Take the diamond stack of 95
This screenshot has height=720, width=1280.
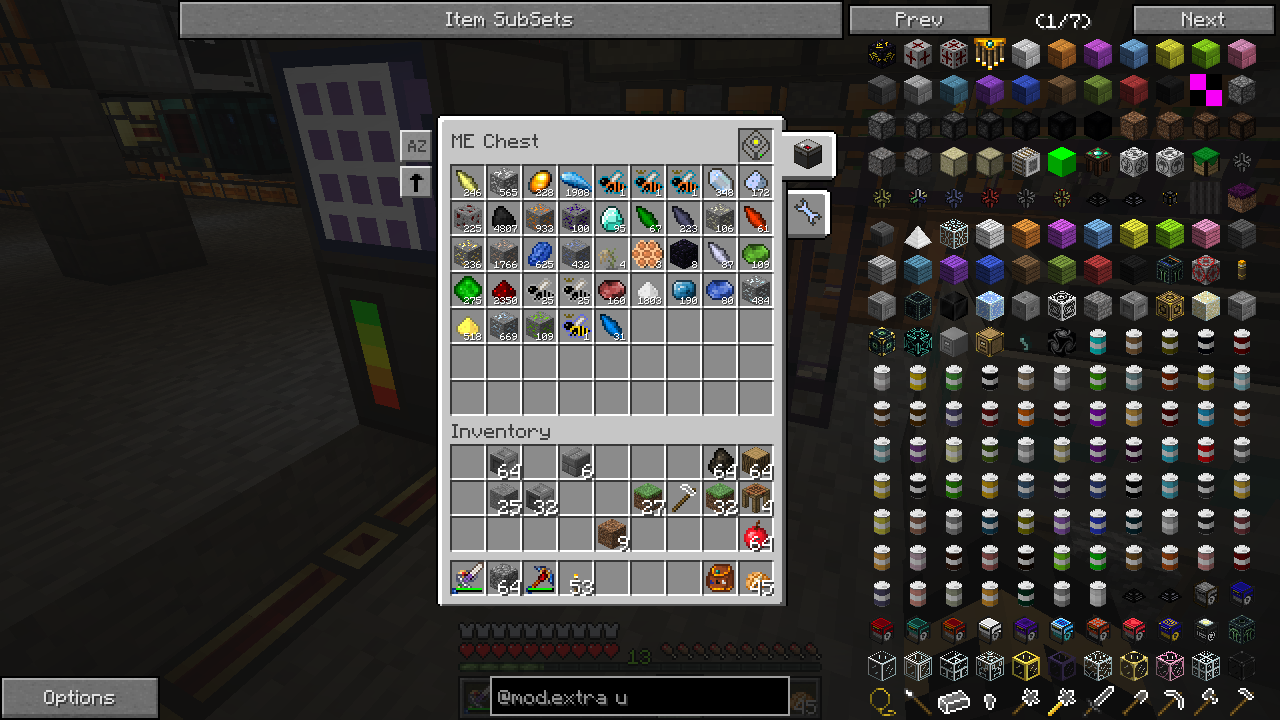(x=612, y=219)
